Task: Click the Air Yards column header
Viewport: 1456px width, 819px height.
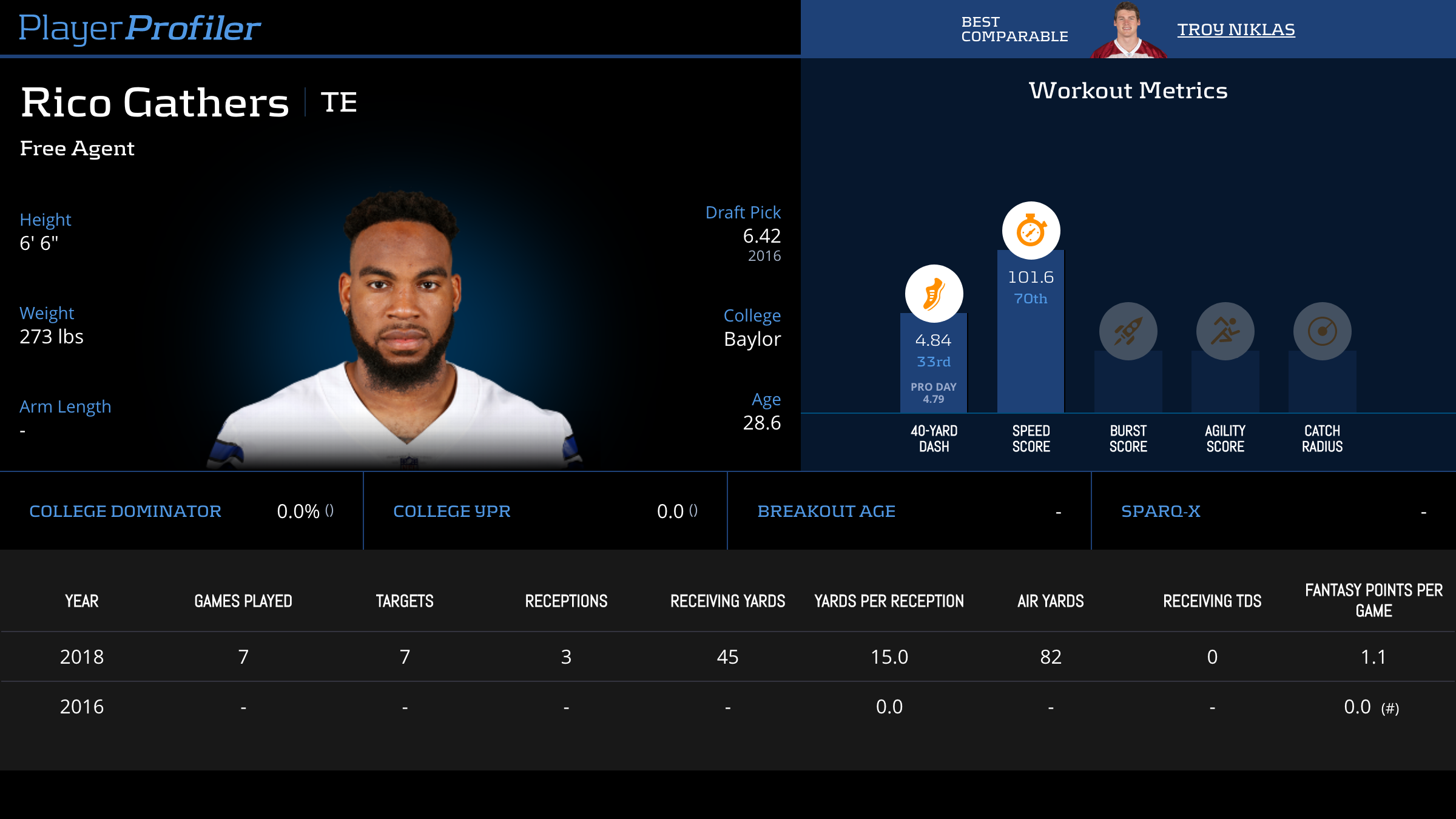Action: tap(1050, 601)
